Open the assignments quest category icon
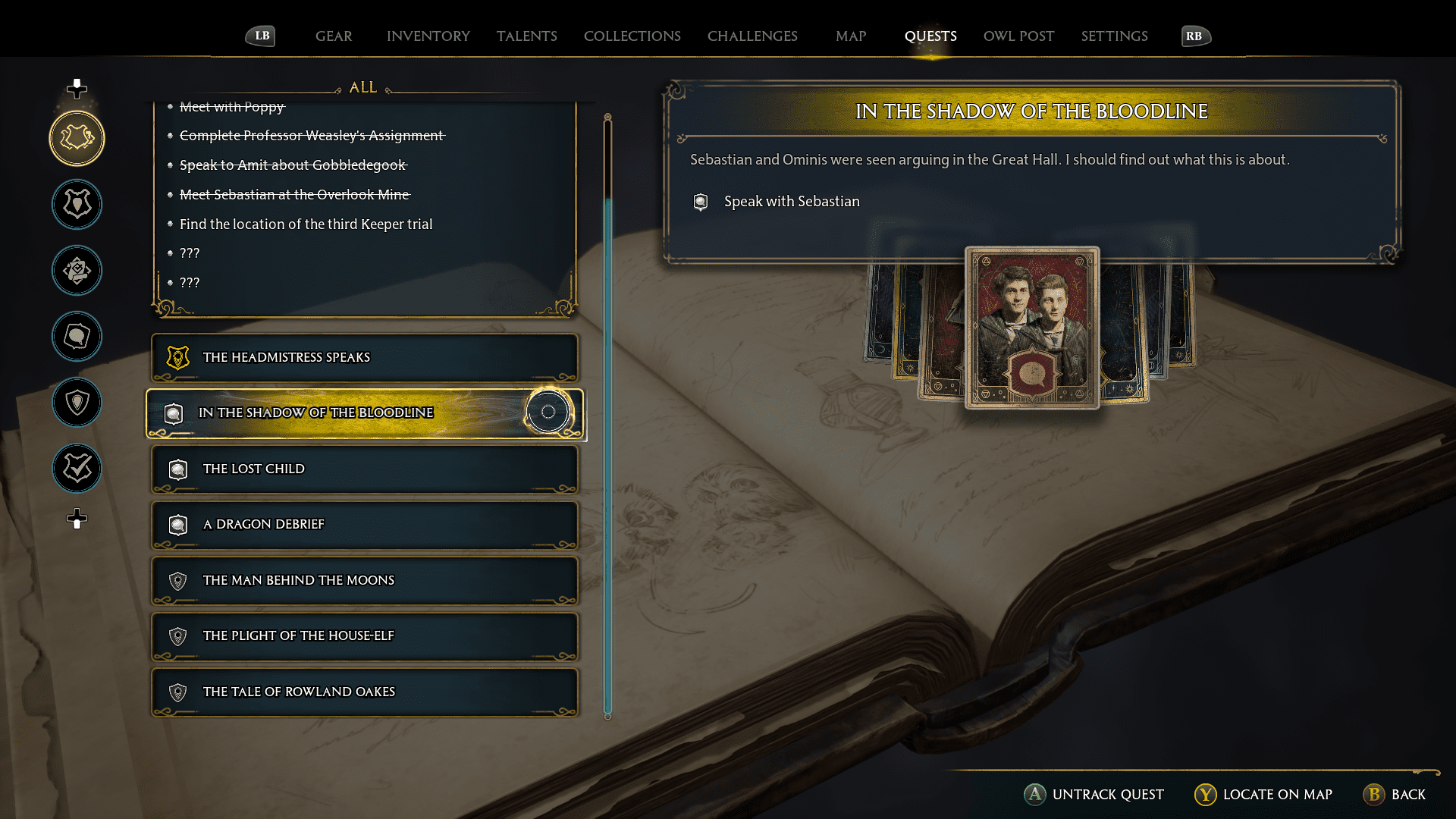This screenshot has width=1456, height=819. (76, 270)
